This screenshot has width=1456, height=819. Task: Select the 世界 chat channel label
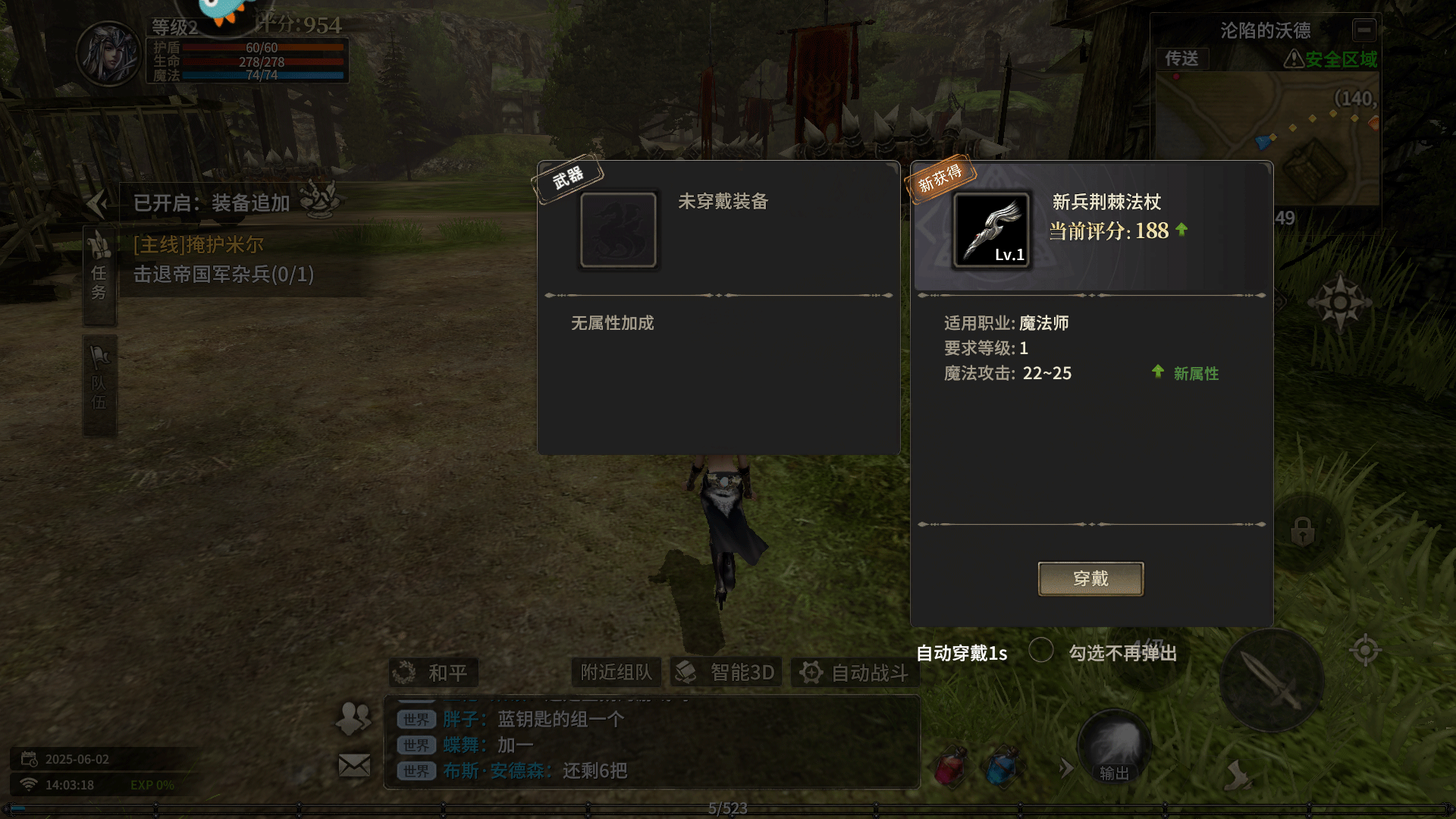coord(413,719)
